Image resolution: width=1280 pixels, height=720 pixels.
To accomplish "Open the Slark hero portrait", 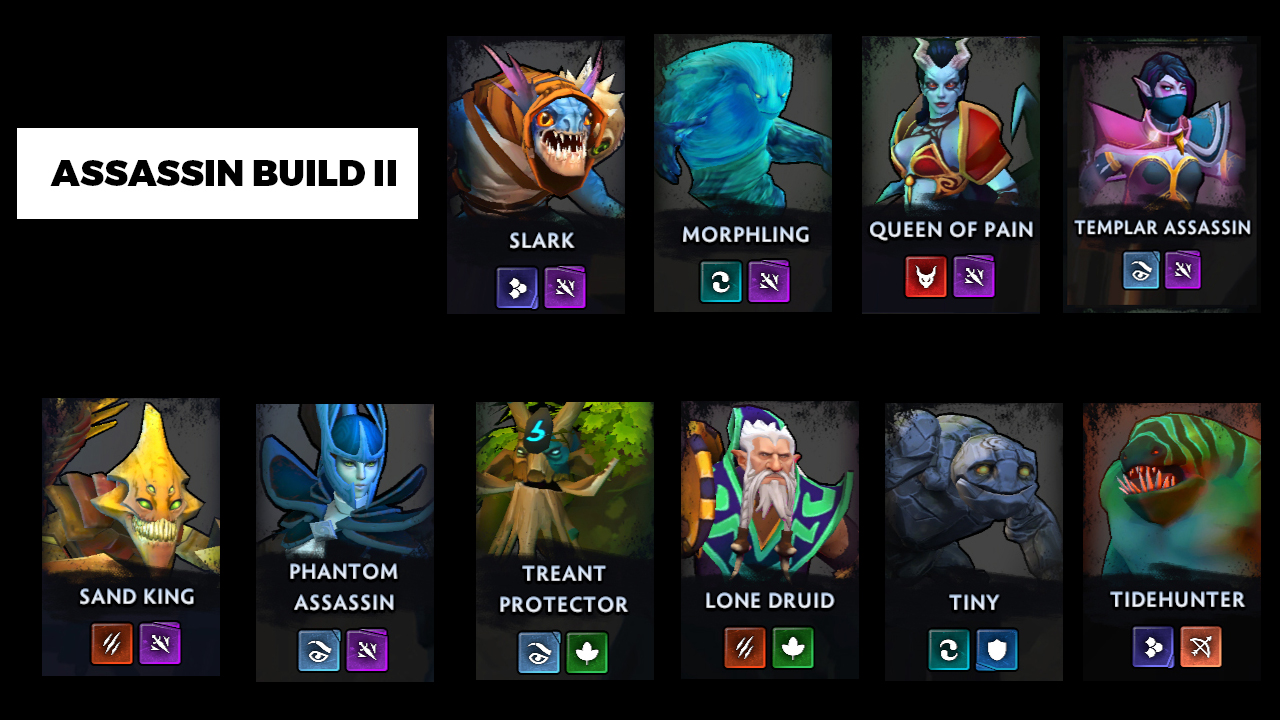I will tap(536, 130).
